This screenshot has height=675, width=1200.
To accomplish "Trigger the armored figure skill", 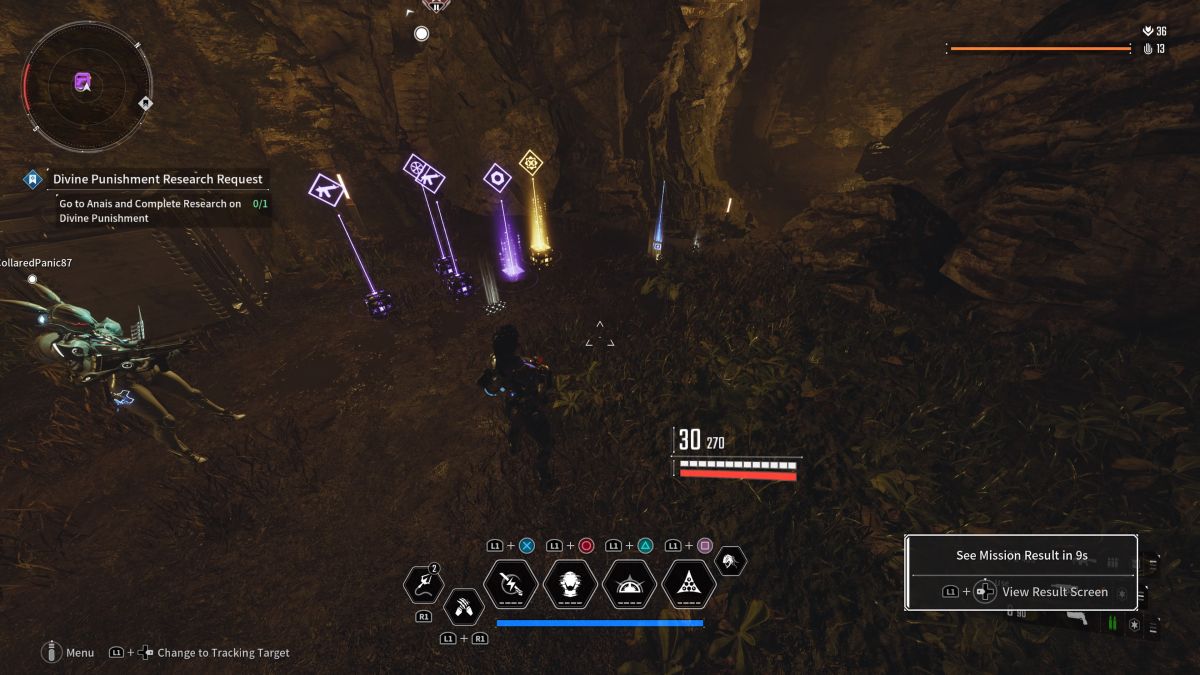I will point(570,585).
